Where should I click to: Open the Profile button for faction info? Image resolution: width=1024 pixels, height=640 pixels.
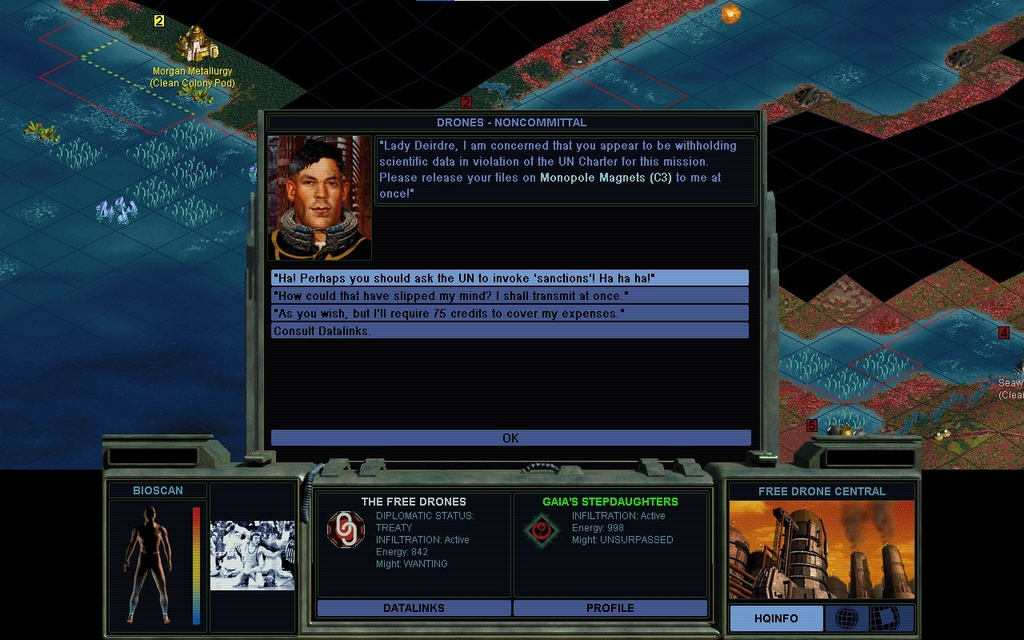(x=610, y=608)
